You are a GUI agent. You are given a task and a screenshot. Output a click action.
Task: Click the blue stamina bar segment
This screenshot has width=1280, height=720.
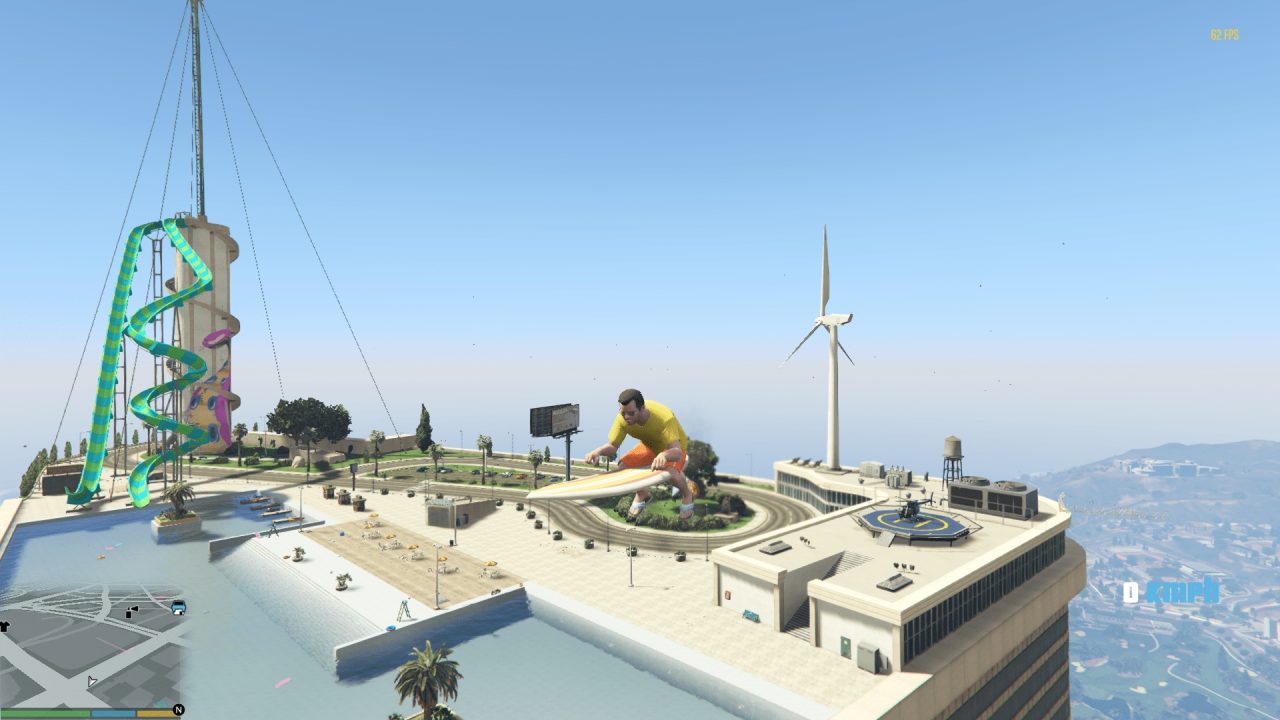pos(113,712)
